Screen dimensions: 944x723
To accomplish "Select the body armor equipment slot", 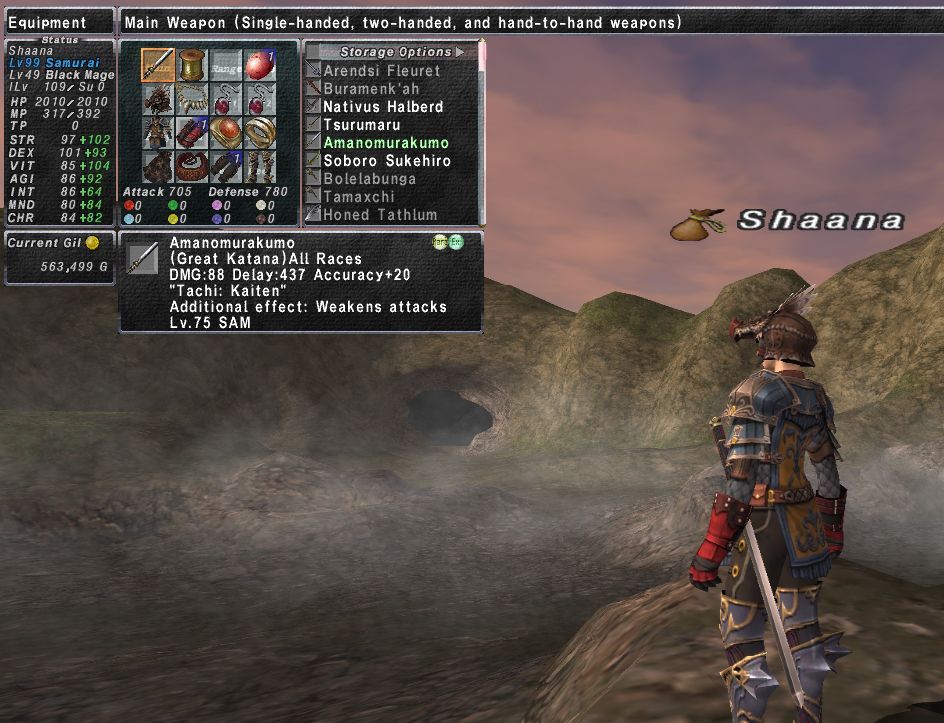I will (x=157, y=133).
